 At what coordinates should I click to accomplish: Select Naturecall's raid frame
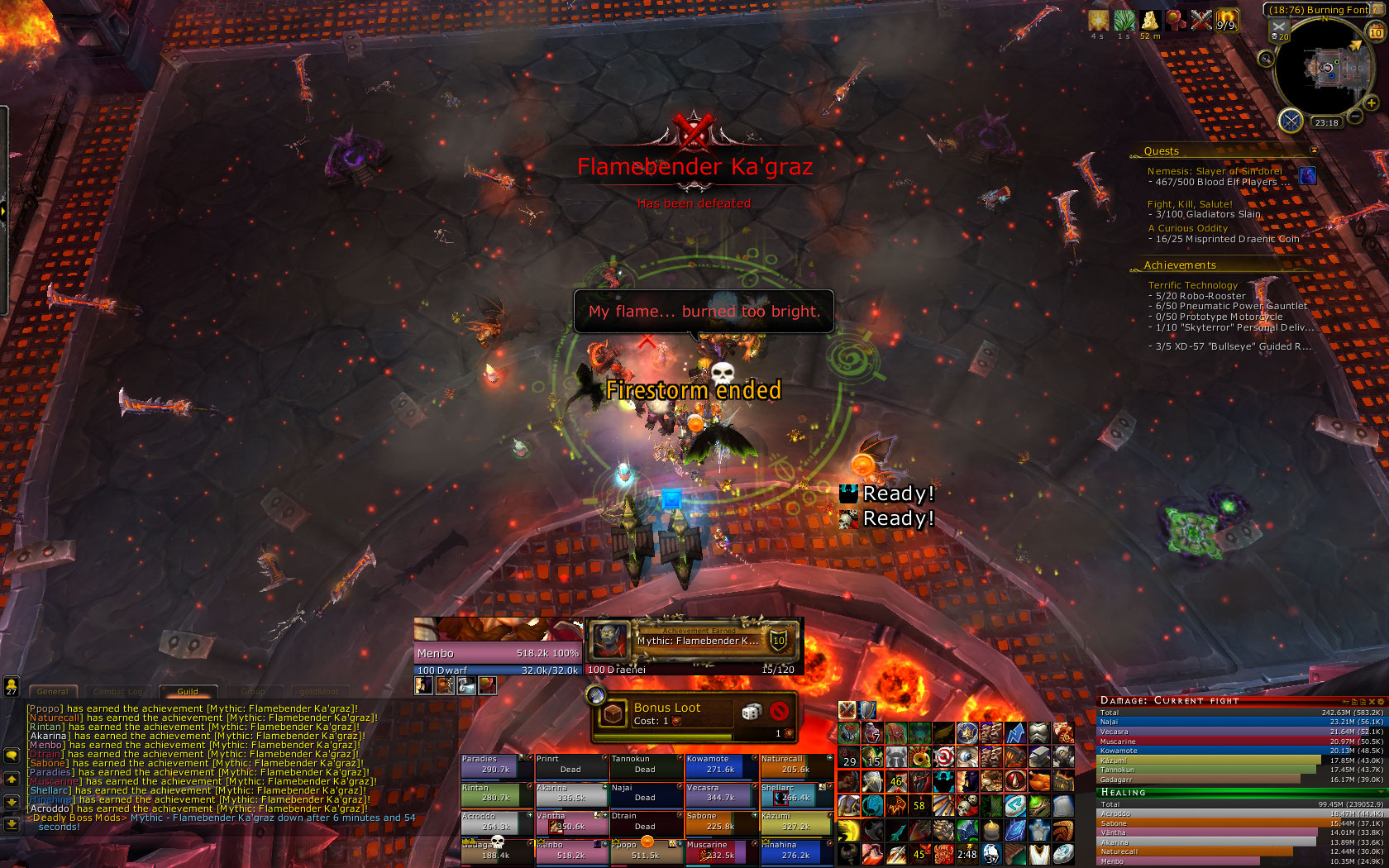pos(796,765)
